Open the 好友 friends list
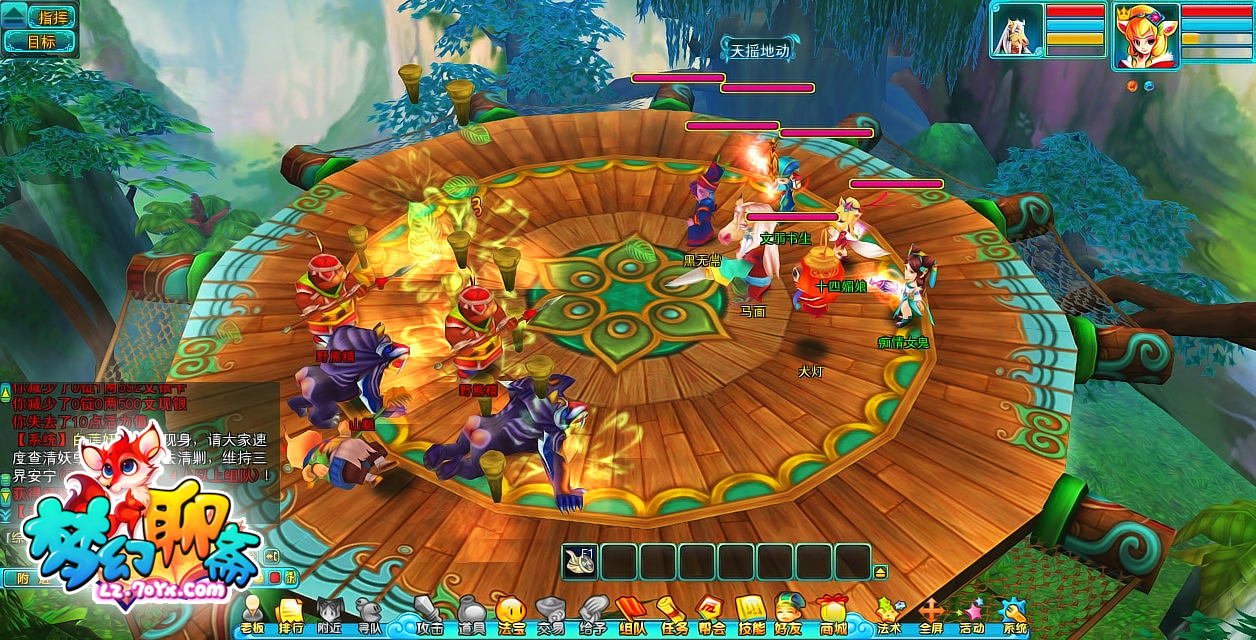Viewport: 1256px width, 640px height. 790,612
